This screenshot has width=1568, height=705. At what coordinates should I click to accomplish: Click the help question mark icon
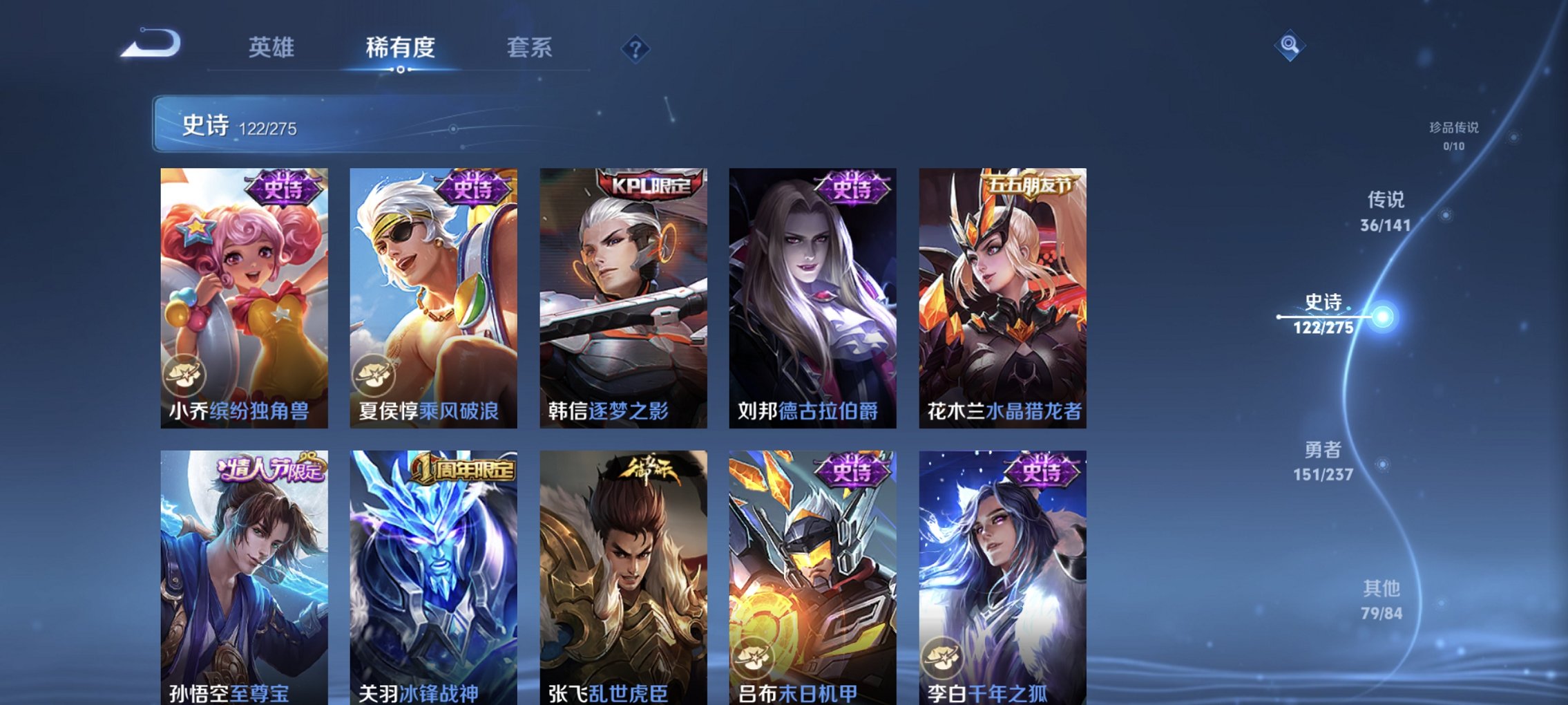636,50
